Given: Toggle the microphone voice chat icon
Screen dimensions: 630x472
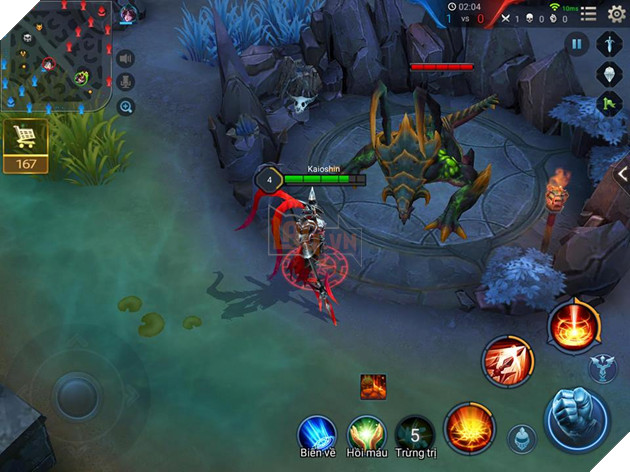Looking at the screenshot, I should click(126, 82).
